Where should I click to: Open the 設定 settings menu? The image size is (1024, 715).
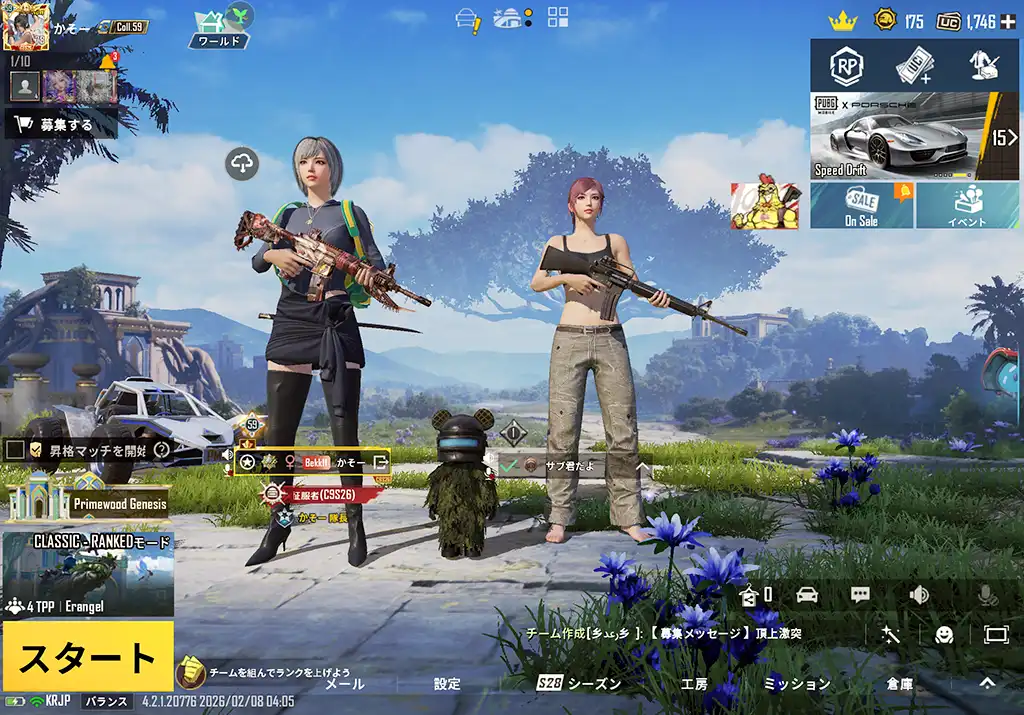coord(447,684)
